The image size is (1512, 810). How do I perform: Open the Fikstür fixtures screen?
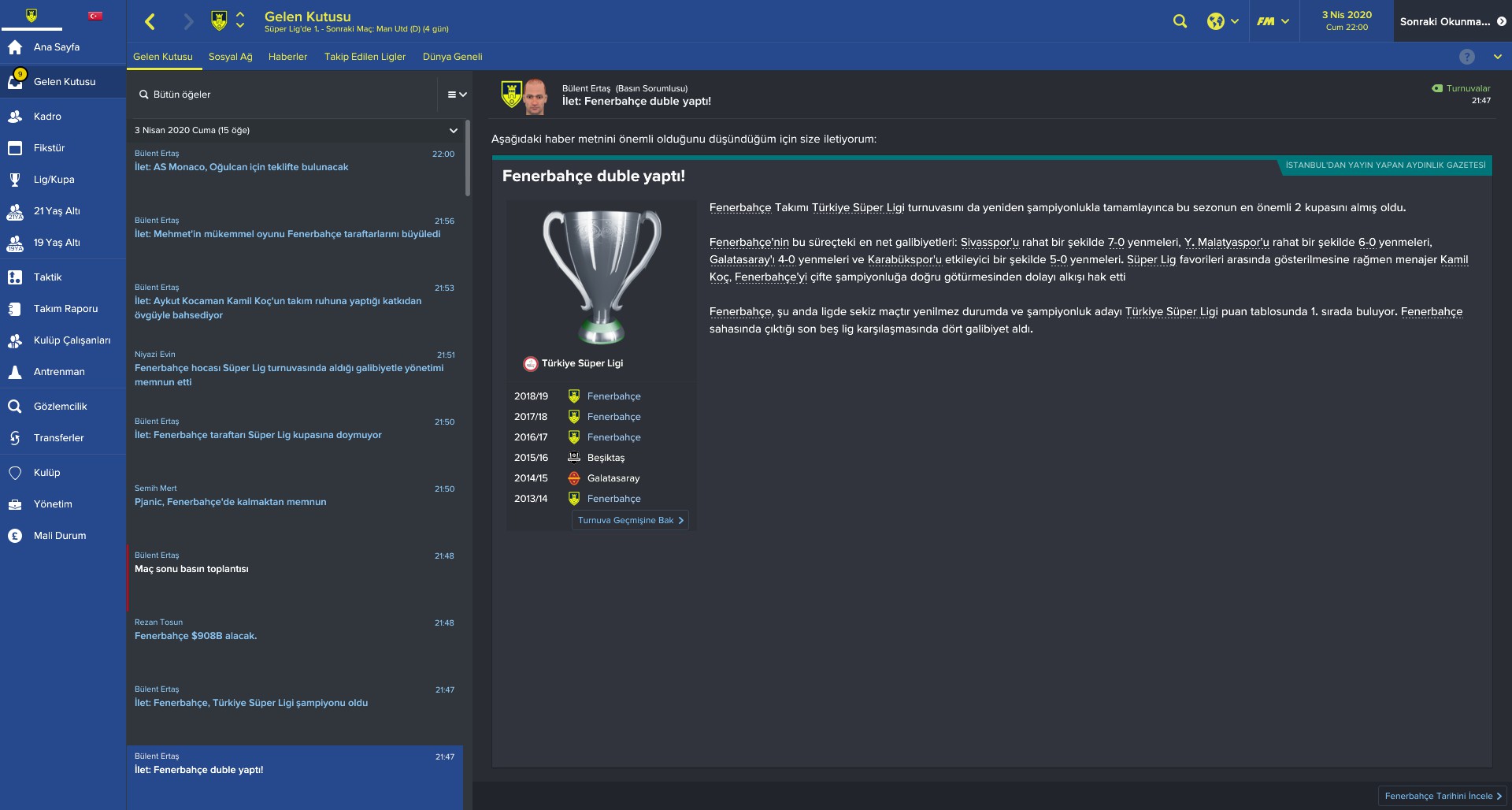click(x=50, y=147)
